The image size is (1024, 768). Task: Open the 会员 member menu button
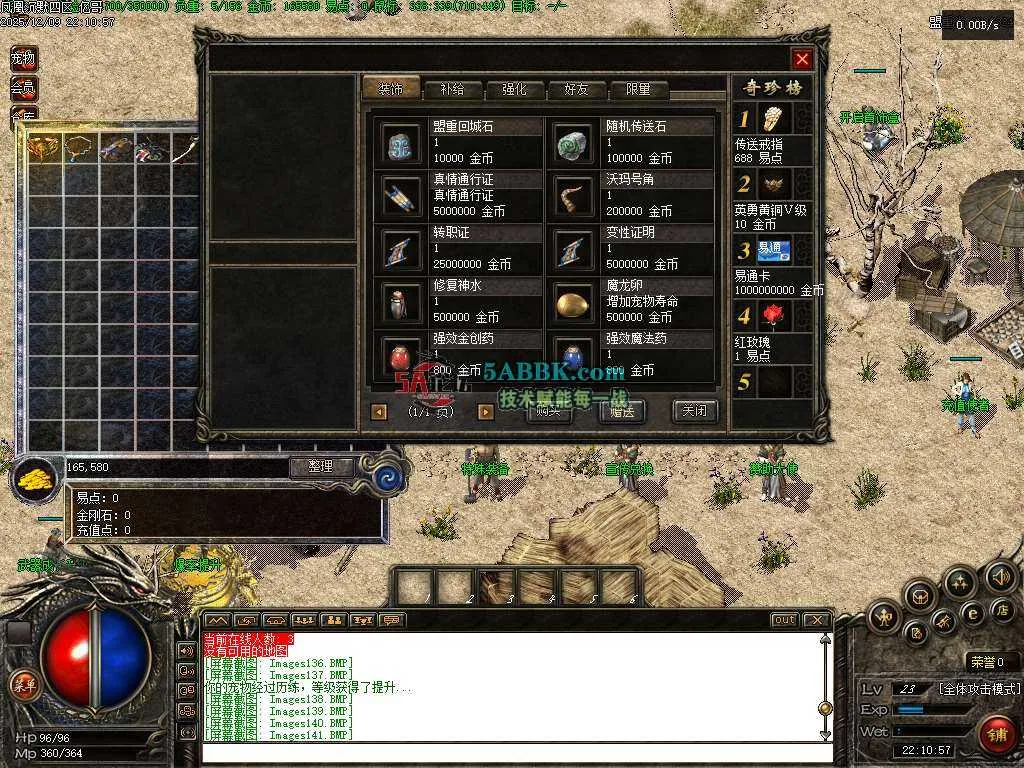tap(23, 88)
